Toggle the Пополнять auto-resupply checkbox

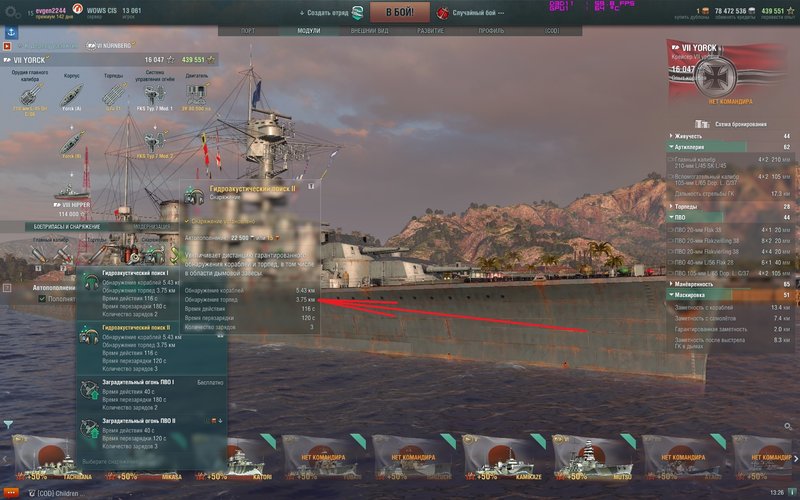40,298
